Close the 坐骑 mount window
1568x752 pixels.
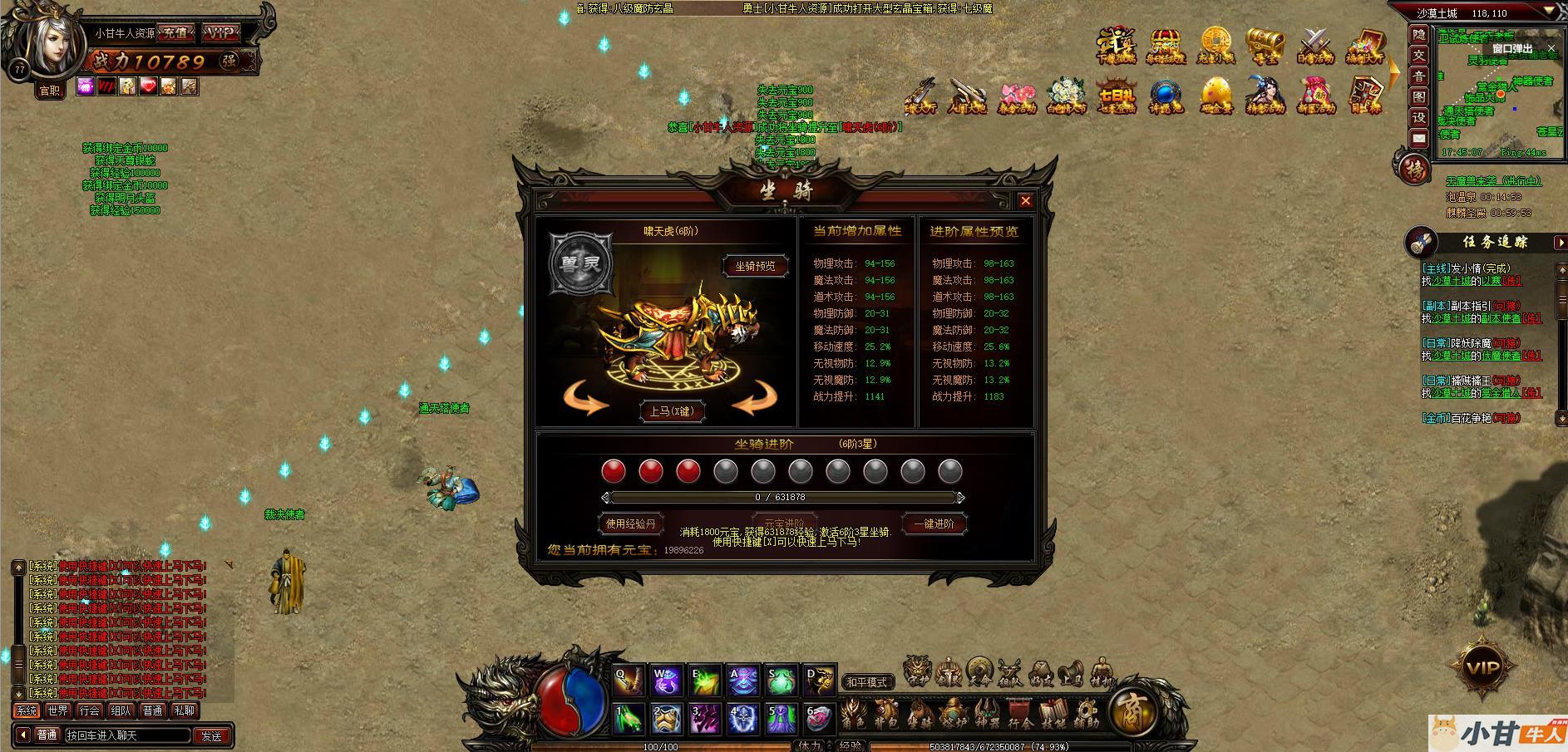1025,200
